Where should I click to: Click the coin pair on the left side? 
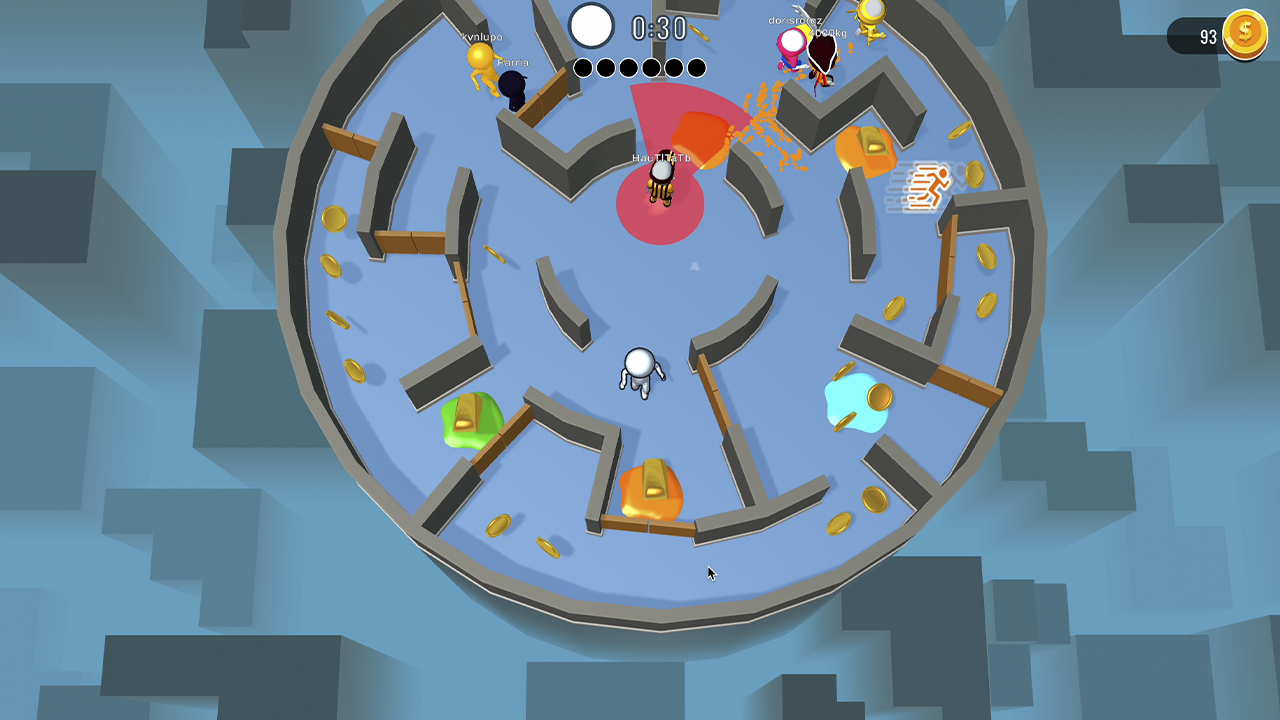pyautogui.click(x=333, y=240)
